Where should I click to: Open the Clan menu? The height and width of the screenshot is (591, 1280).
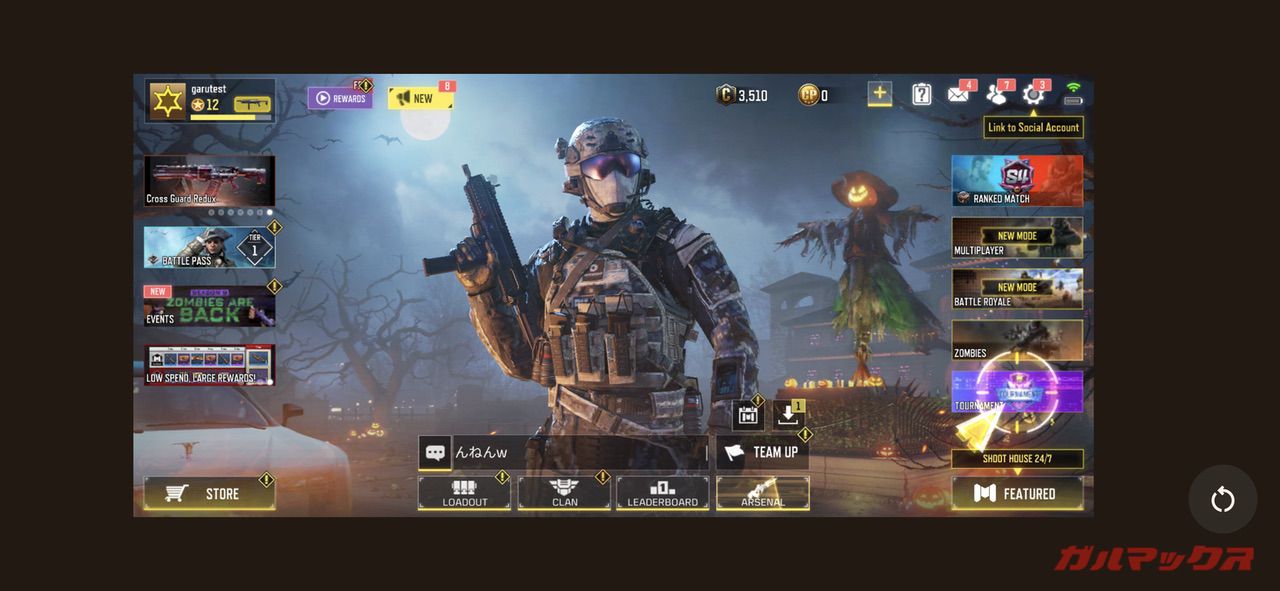click(x=564, y=492)
